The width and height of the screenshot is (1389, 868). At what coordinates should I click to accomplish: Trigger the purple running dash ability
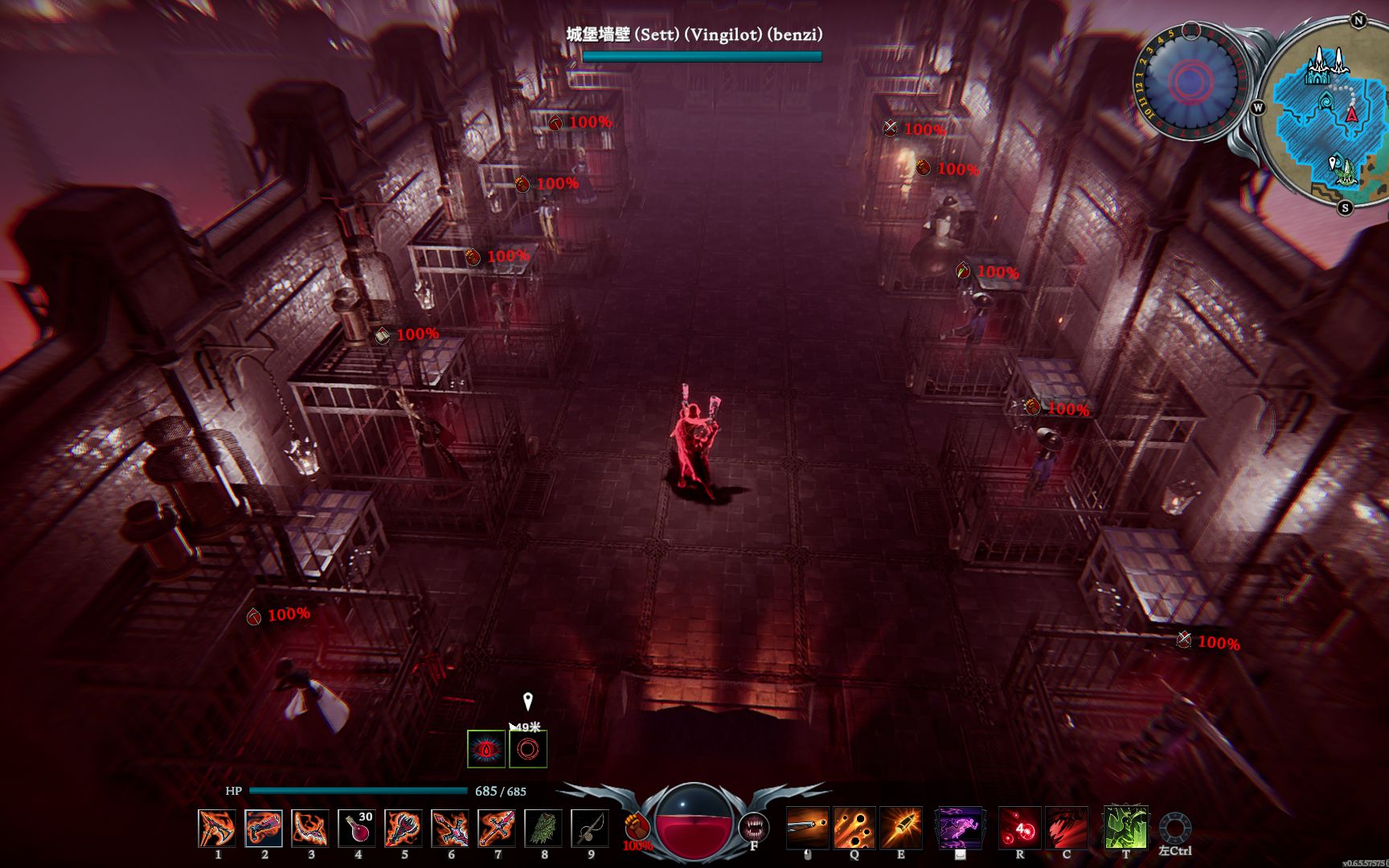pyautogui.click(x=960, y=828)
